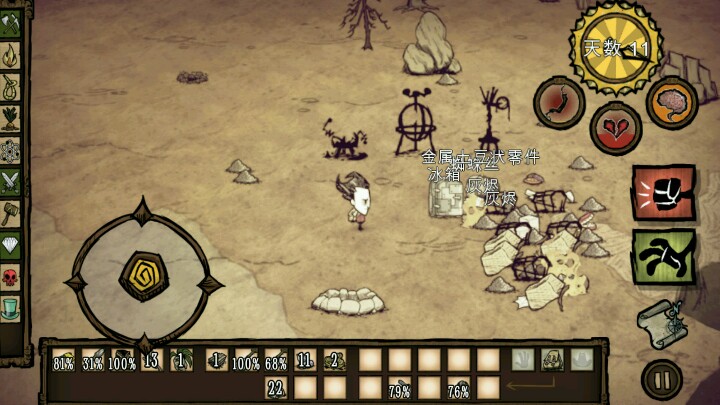Pause the game with the pause button
The width and height of the screenshot is (720, 405).
[661, 379]
